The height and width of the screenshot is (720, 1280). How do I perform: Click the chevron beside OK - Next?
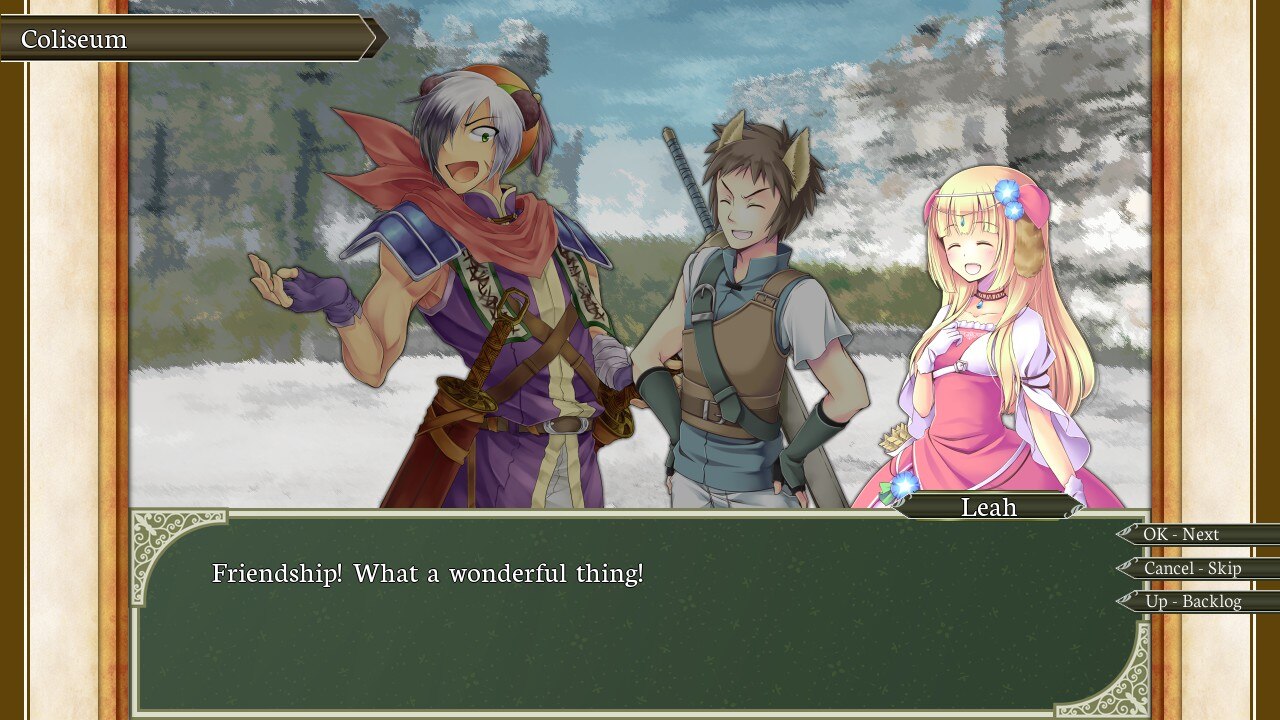point(1128,535)
